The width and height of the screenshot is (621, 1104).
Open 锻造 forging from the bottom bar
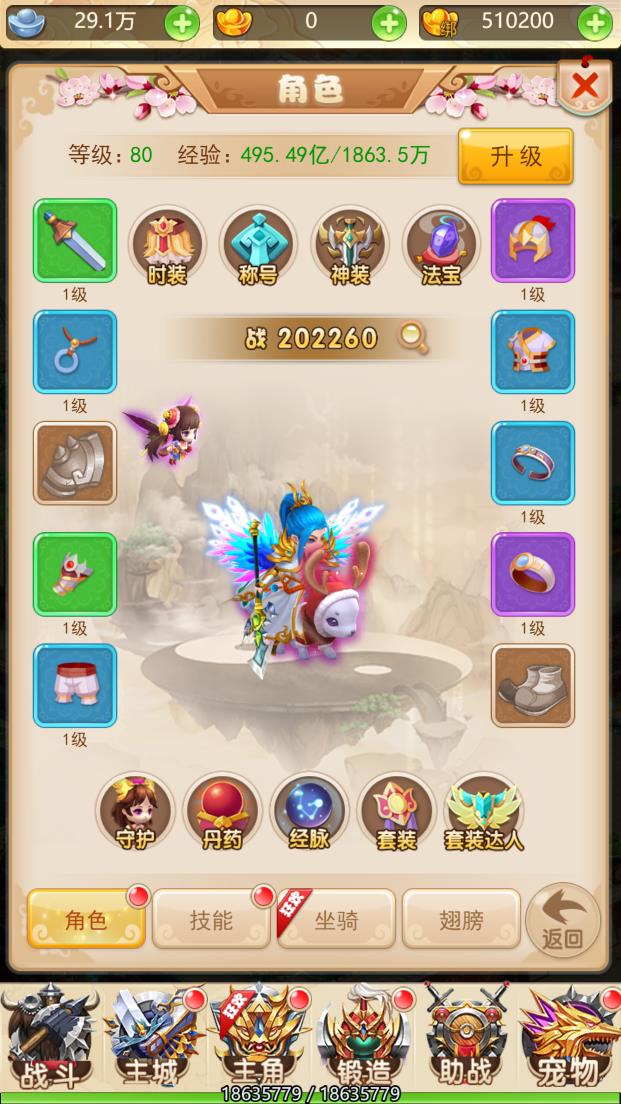click(x=362, y=1040)
